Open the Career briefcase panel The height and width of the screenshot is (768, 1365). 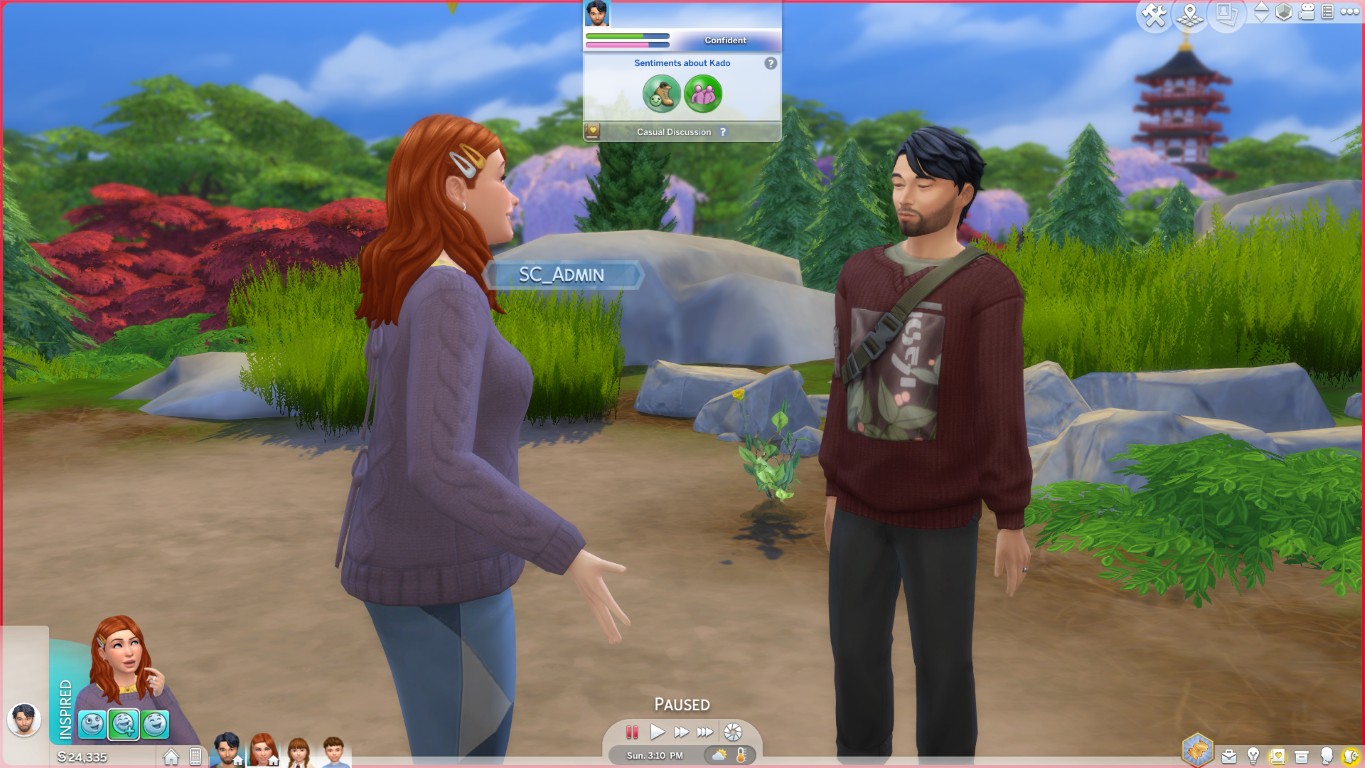coord(1229,756)
